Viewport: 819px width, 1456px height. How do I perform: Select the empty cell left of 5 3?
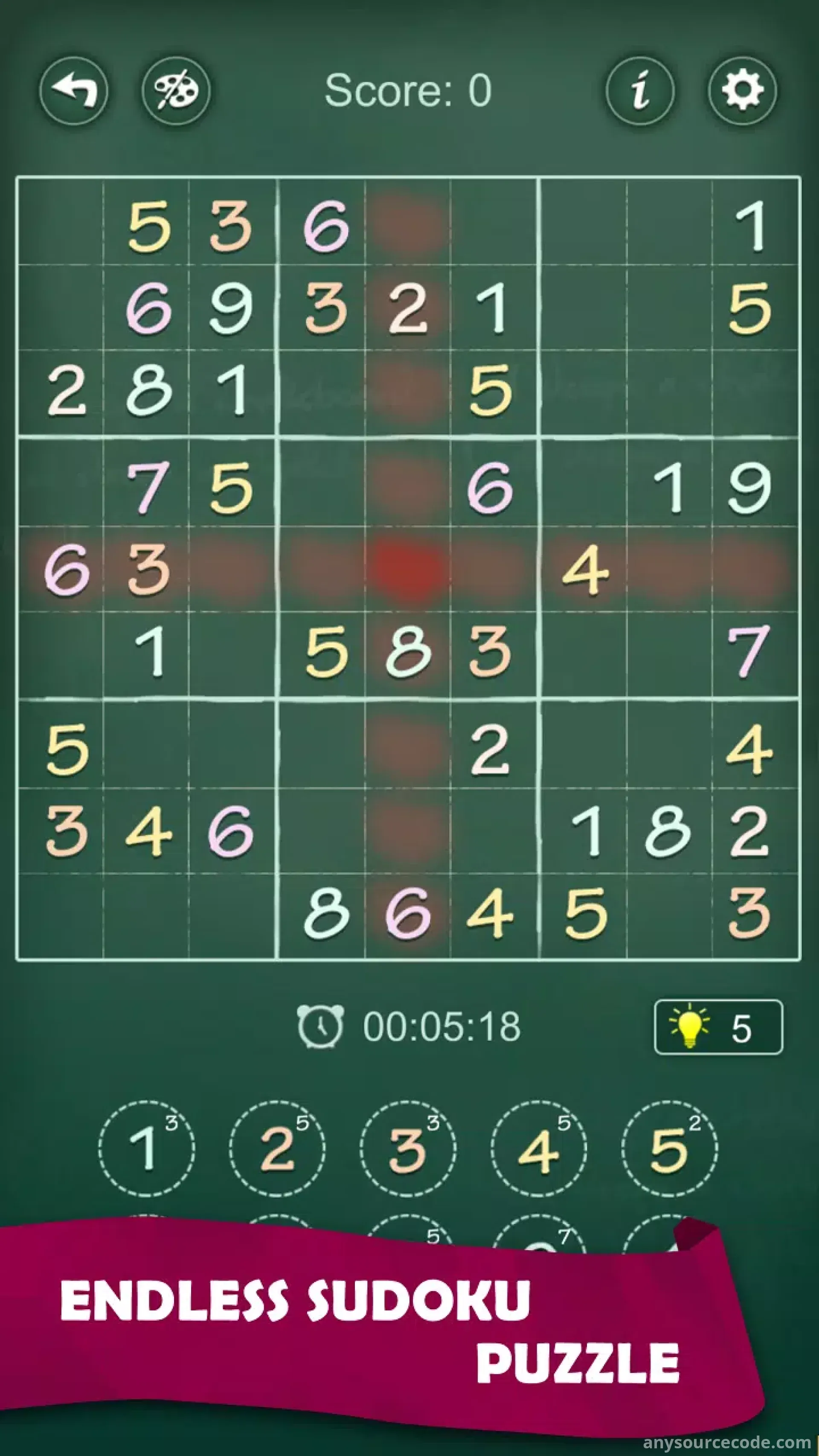pos(62,226)
